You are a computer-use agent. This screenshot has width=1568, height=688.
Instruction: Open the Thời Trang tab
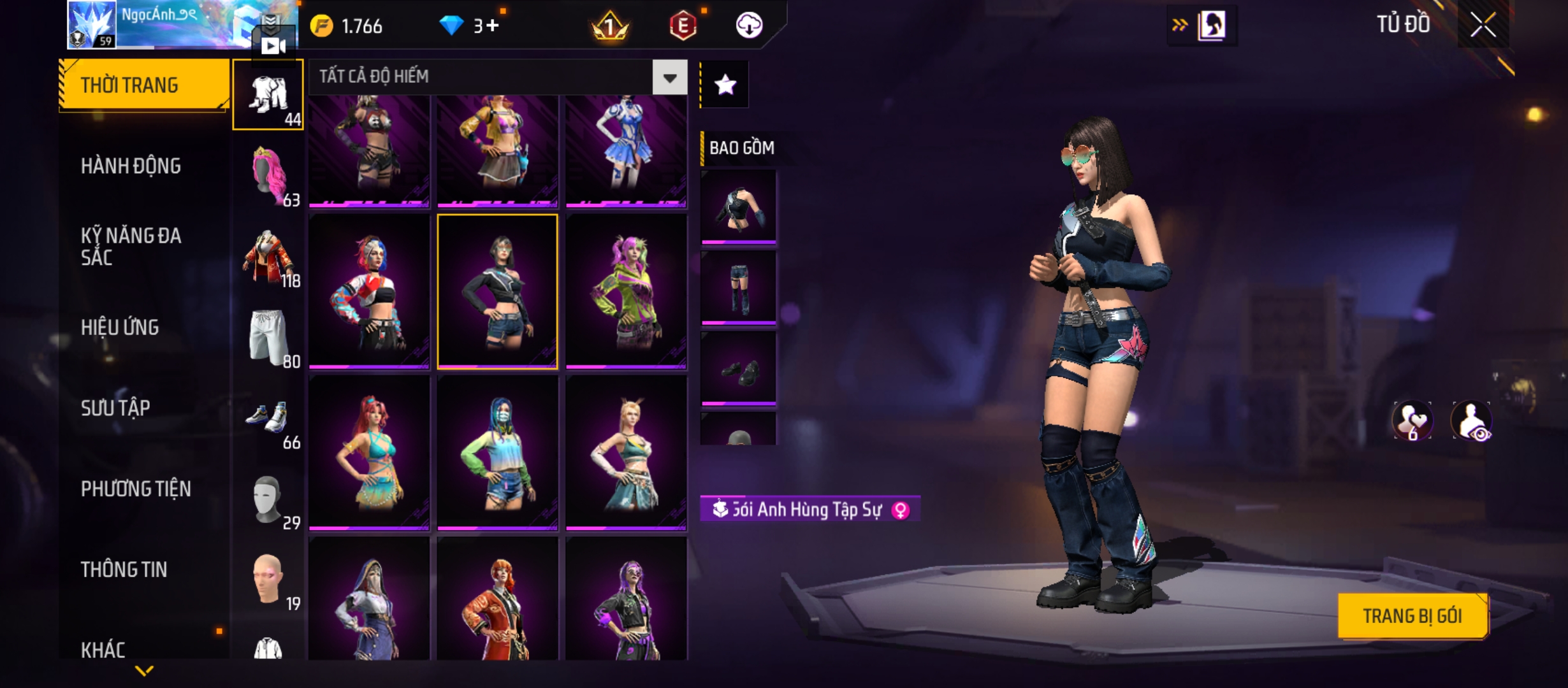144,85
